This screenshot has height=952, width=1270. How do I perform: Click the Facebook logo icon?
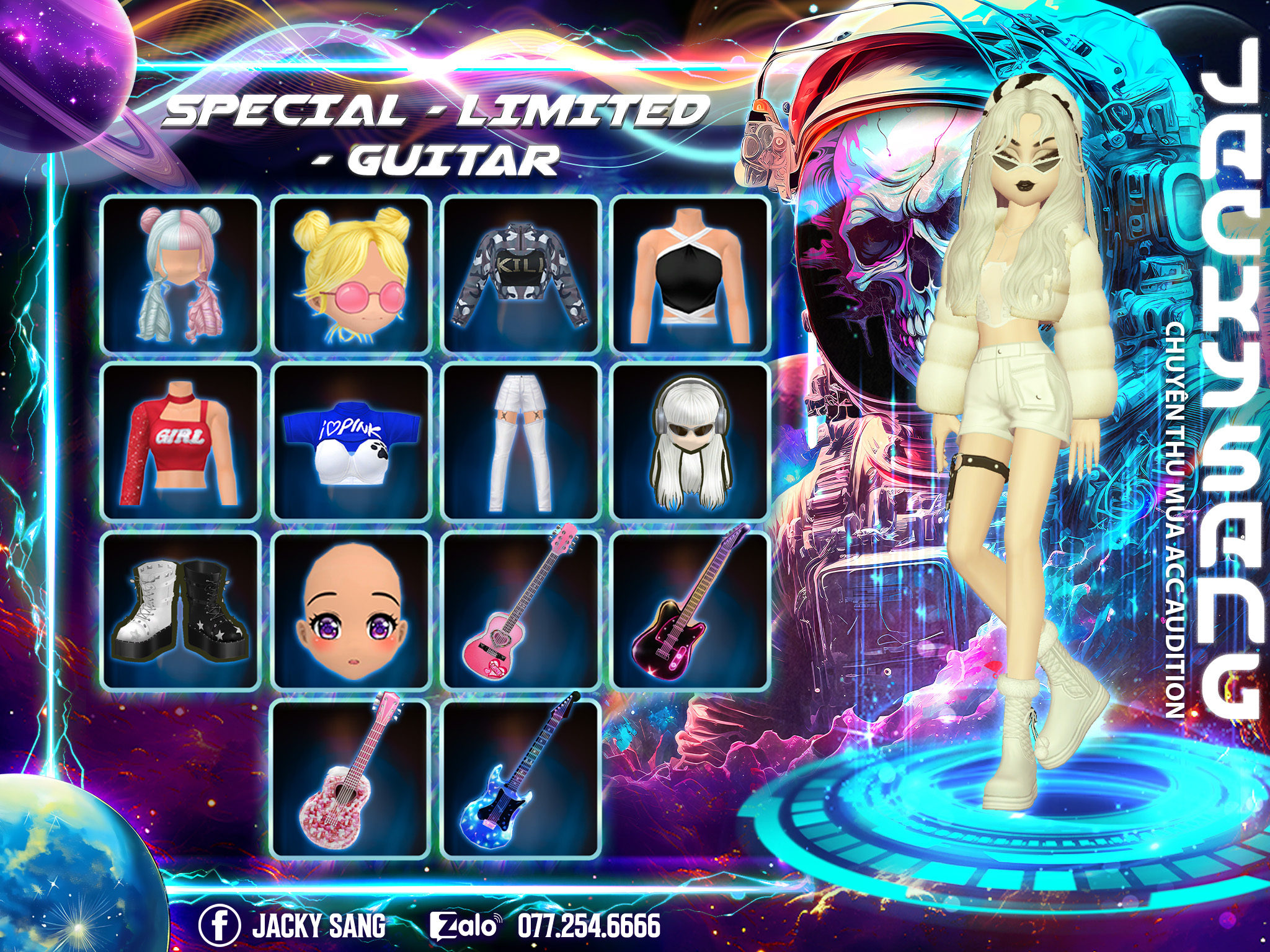(x=220, y=925)
